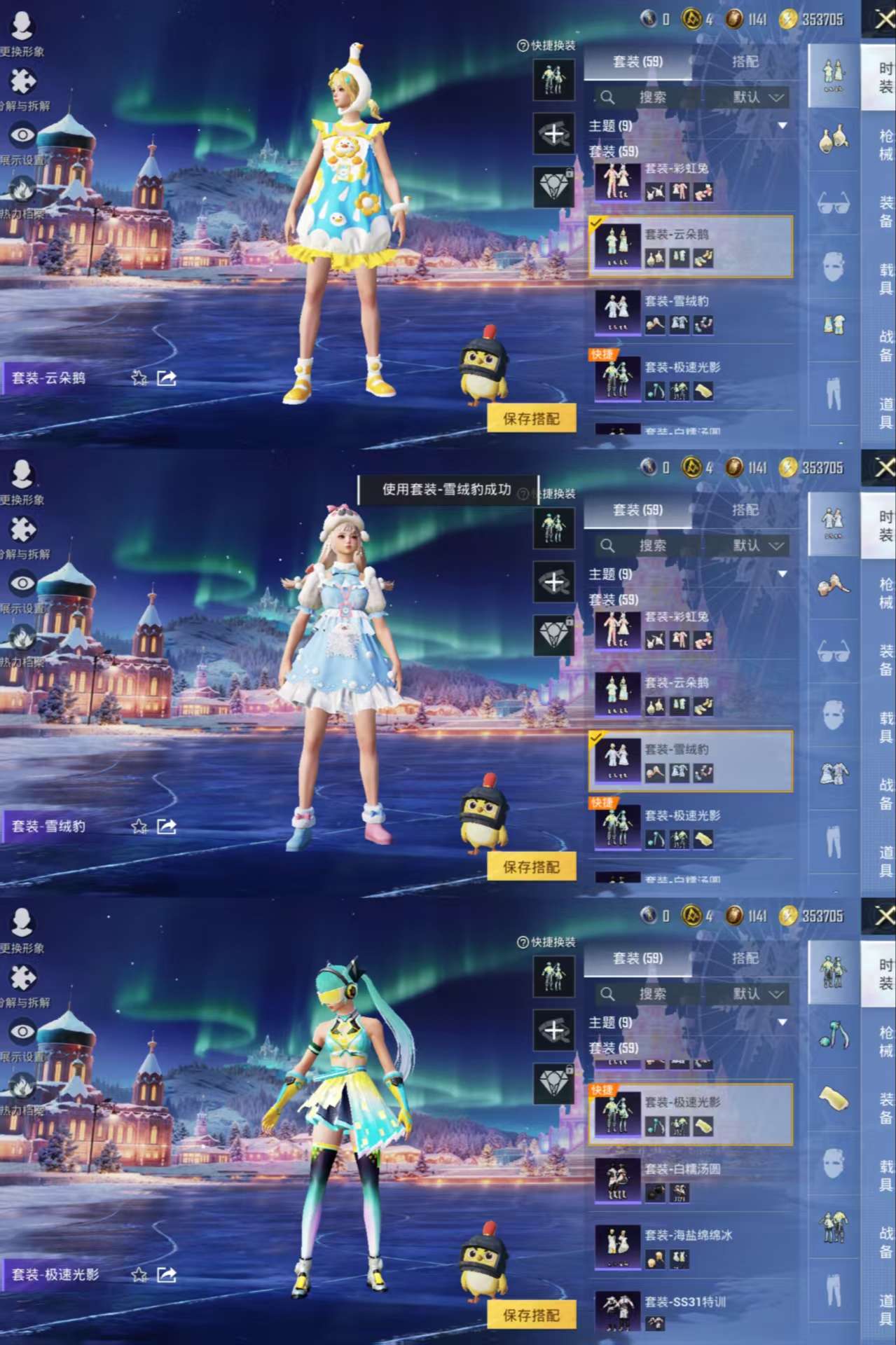This screenshot has height=1345, width=896.
Task: Open the large yellow visor slot in the category column
Action: click(833, 1098)
